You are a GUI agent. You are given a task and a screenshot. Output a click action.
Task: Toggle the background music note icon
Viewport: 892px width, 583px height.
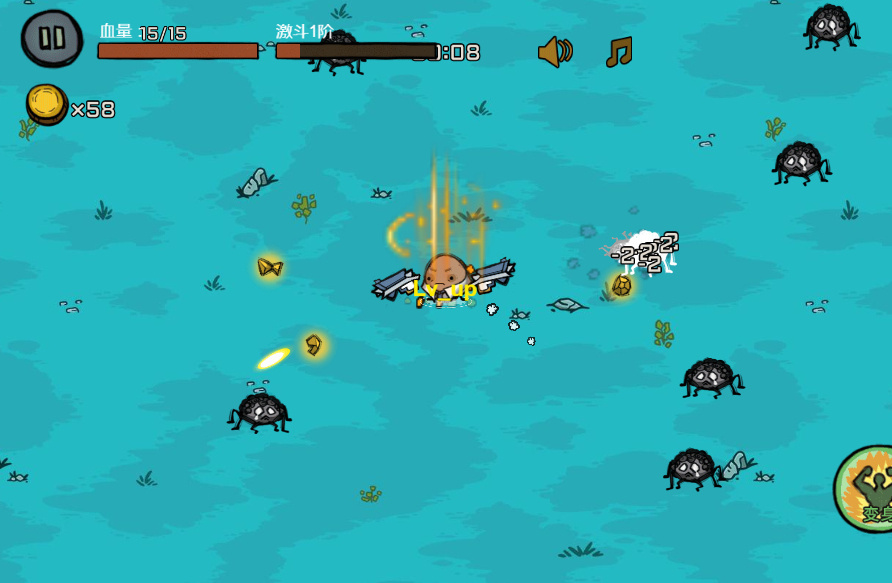tap(619, 52)
